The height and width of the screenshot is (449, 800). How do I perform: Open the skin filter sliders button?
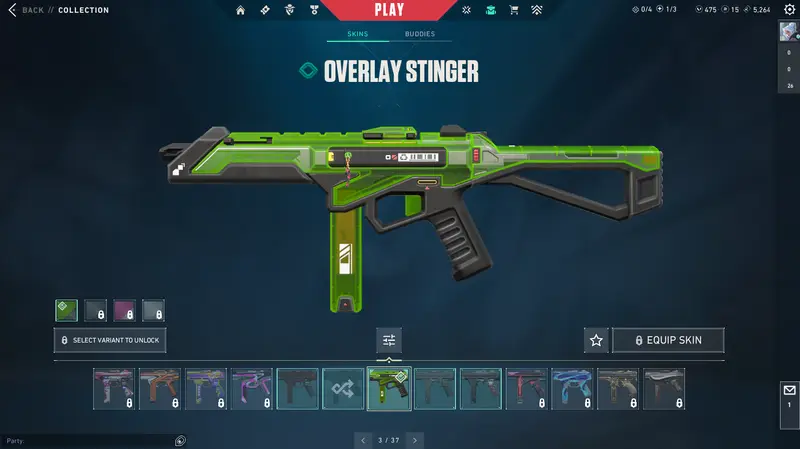tap(389, 340)
